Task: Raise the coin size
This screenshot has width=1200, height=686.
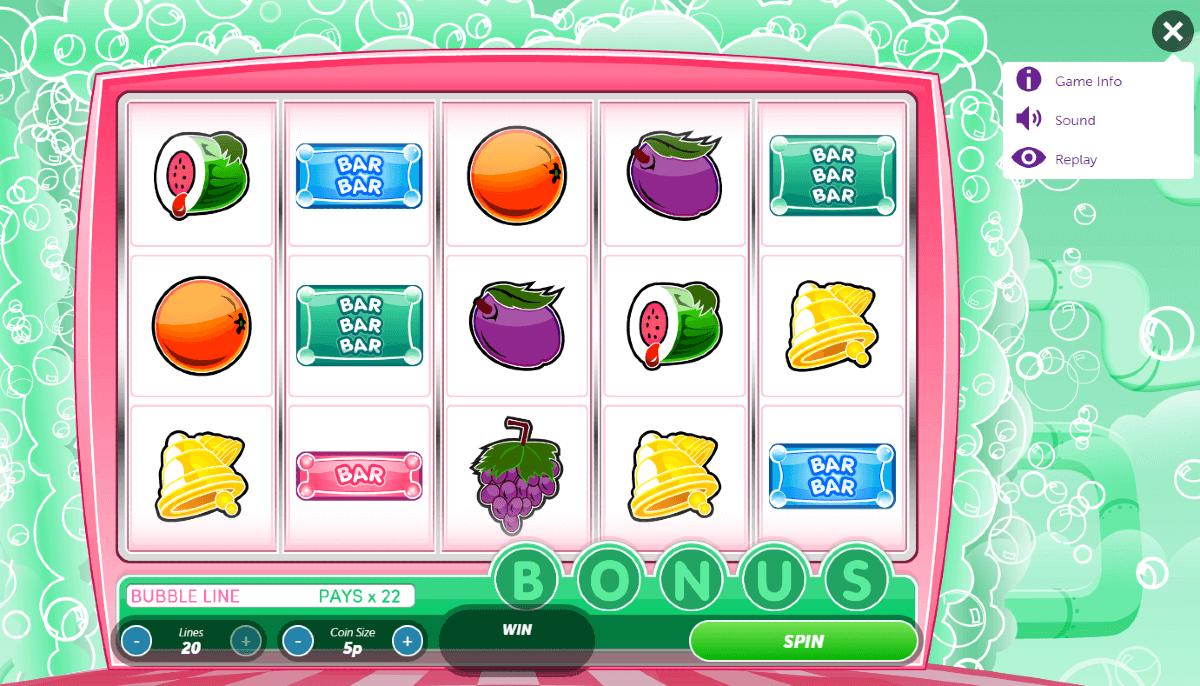Action: (407, 641)
